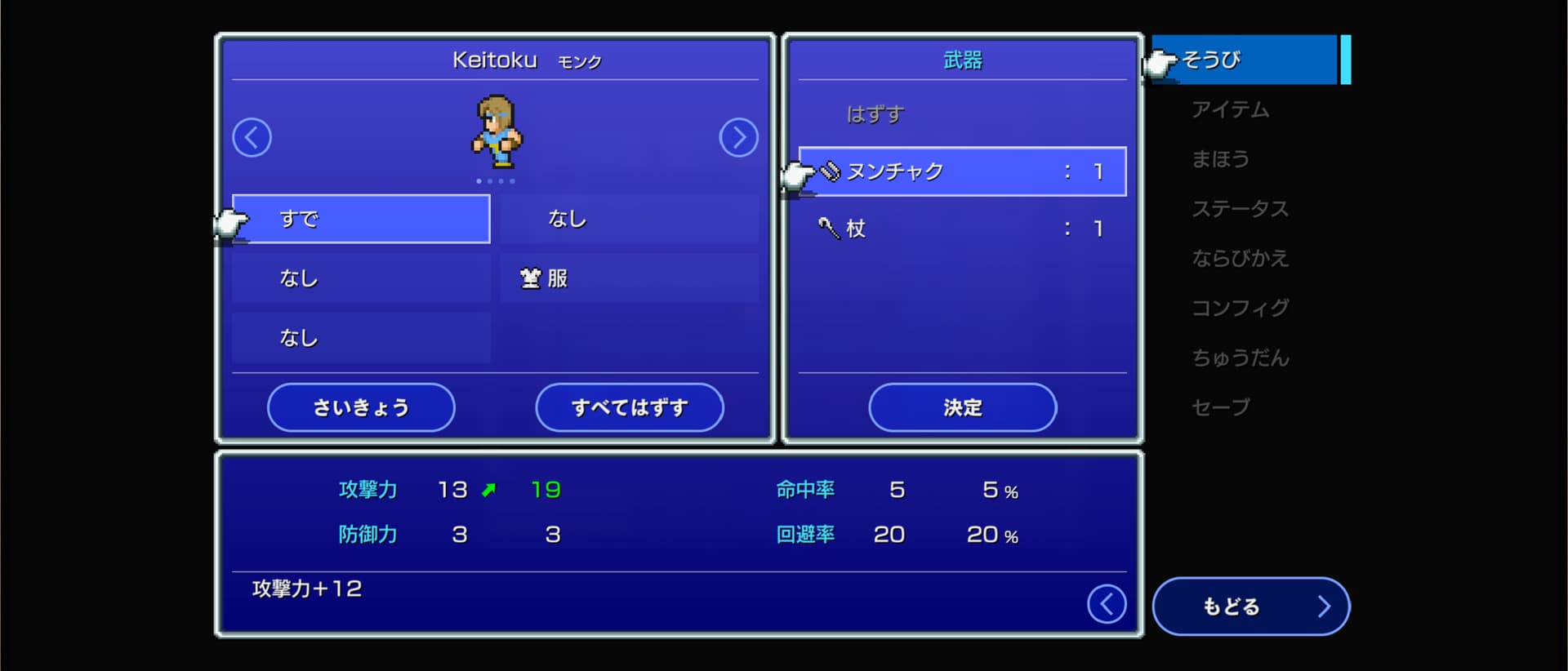Click the circular arrow in description panel
Image resolution: width=1568 pixels, height=671 pixels.
(1107, 604)
